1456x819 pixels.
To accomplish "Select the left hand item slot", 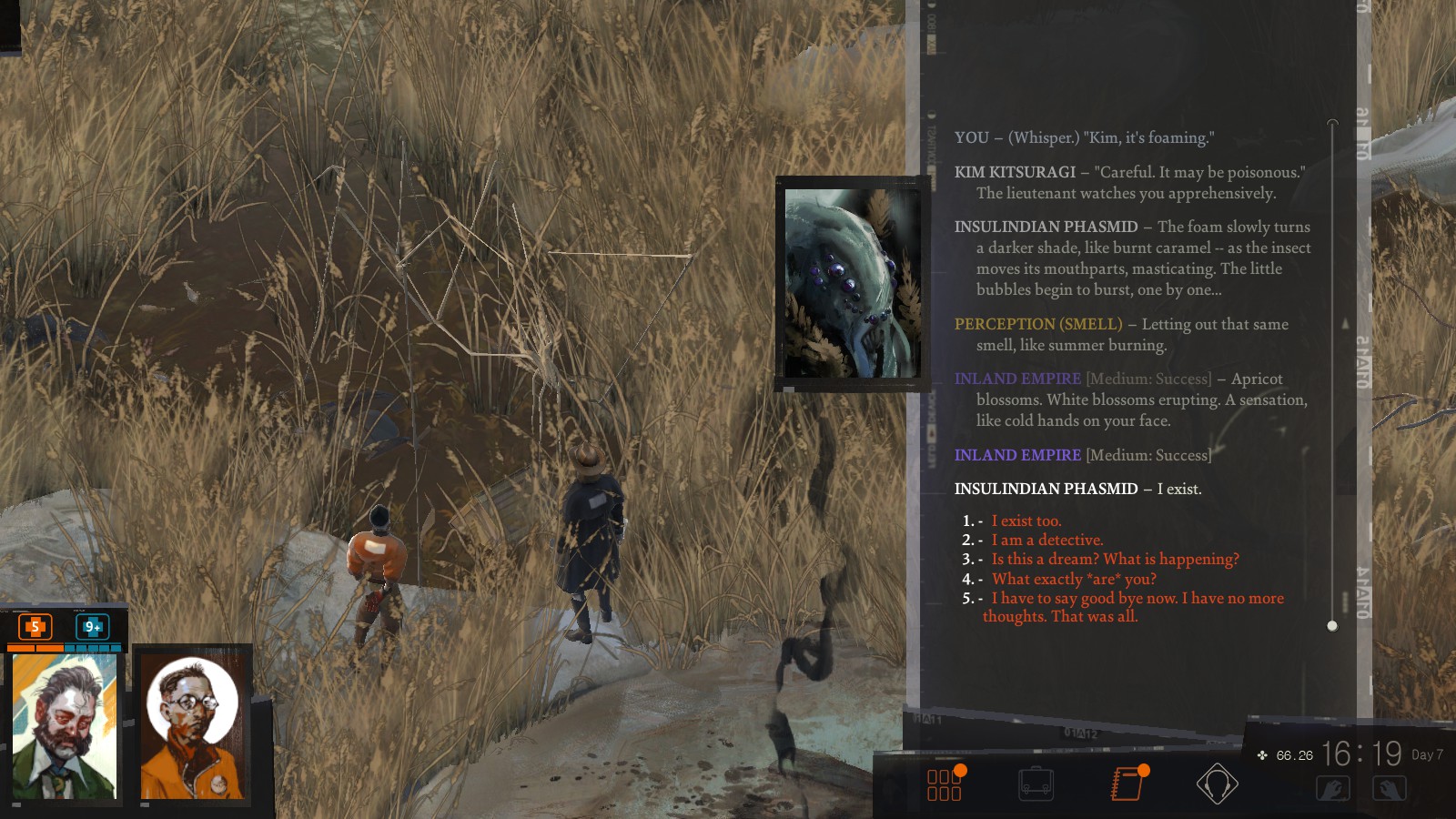I will [x=1333, y=788].
